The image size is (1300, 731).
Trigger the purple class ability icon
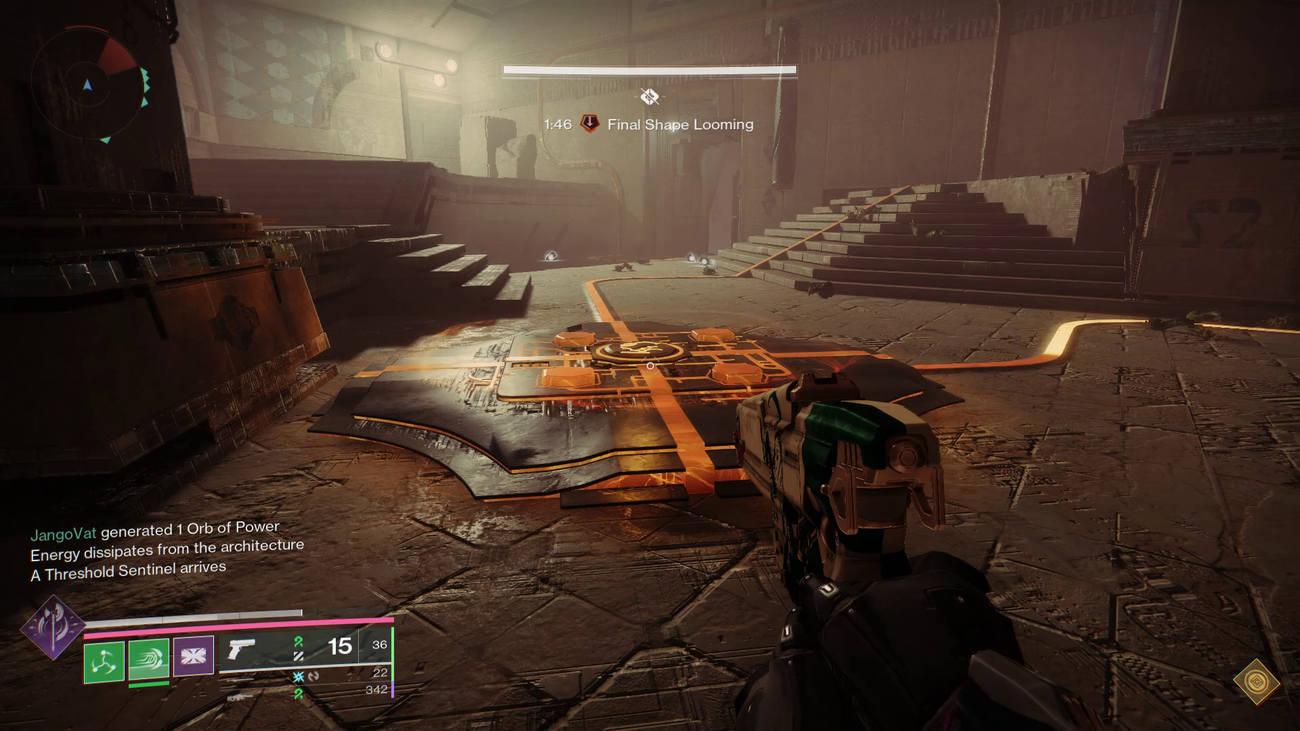[193, 657]
